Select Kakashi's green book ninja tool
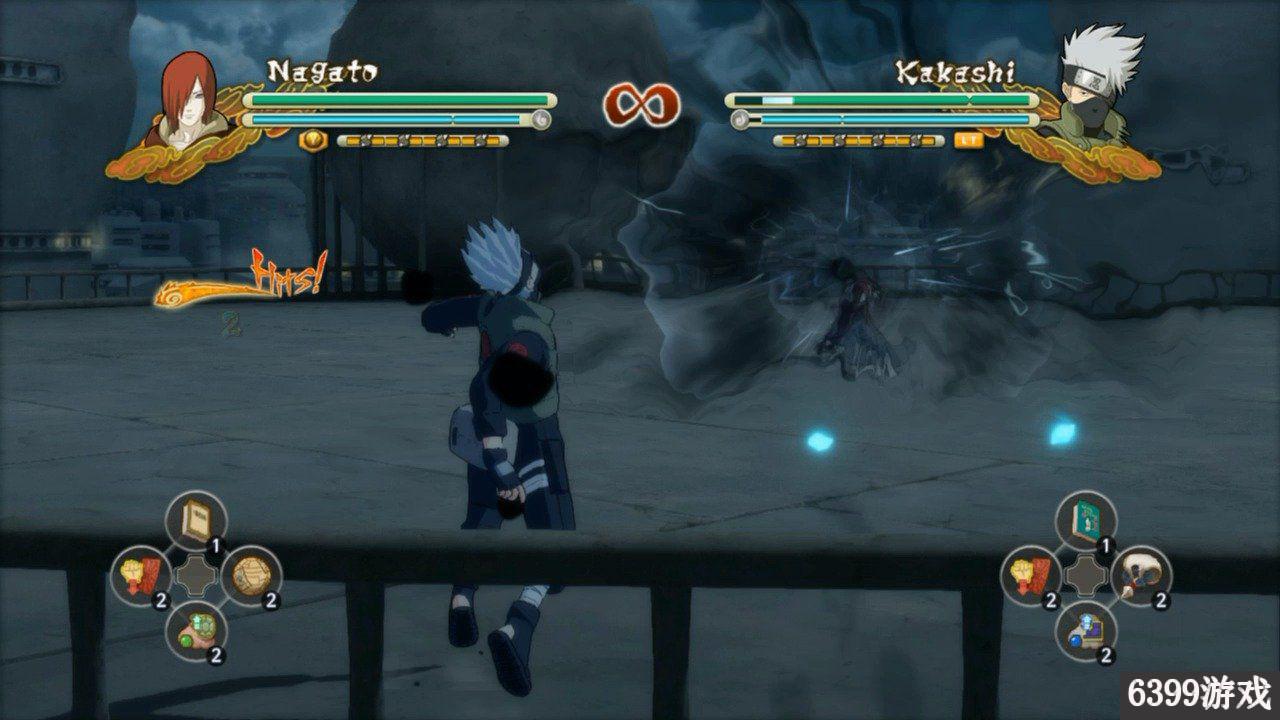Screen dimensions: 1280x720 [1087, 521]
